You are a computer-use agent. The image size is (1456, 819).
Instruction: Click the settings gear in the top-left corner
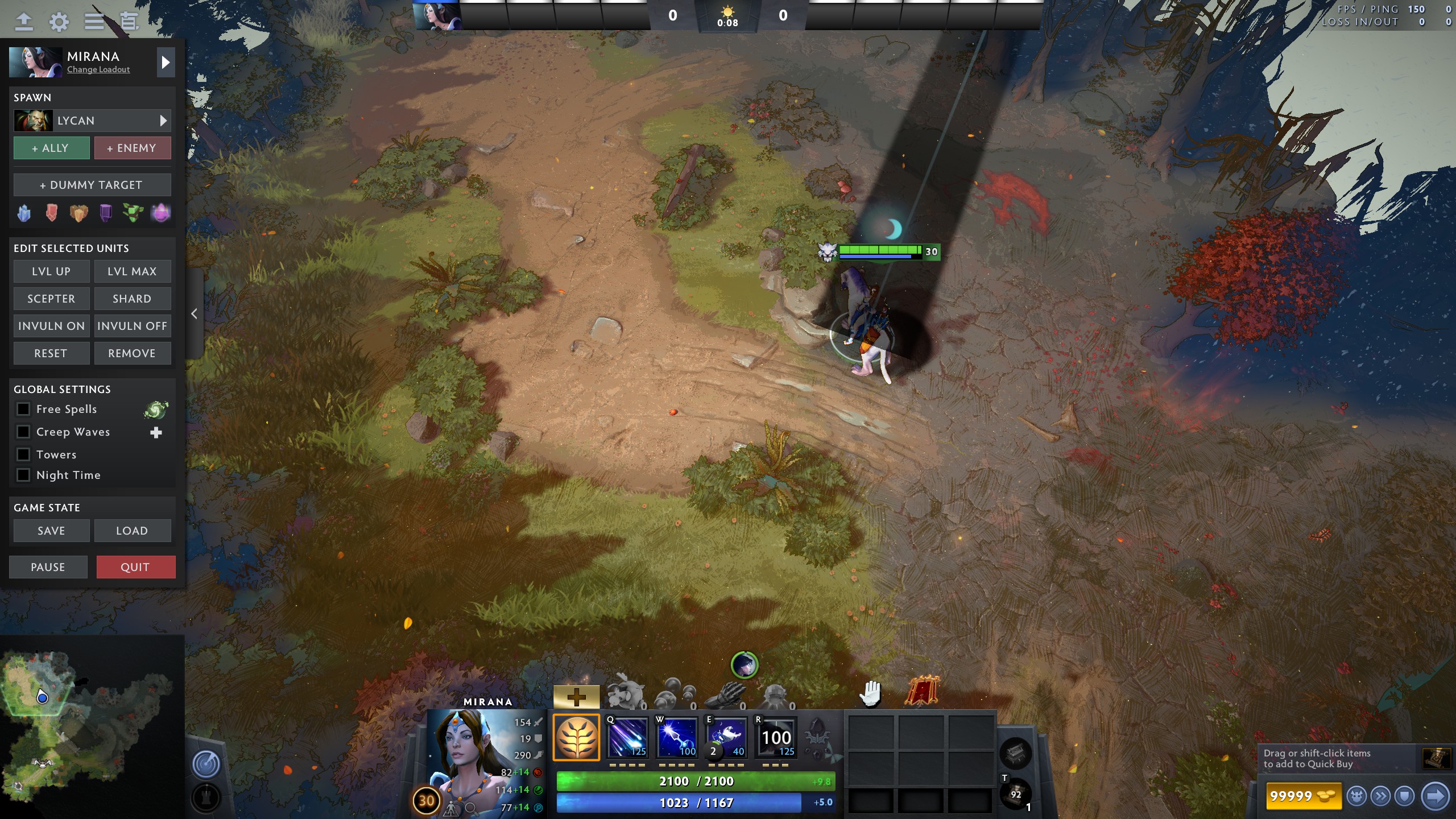[x=59, y=22]
